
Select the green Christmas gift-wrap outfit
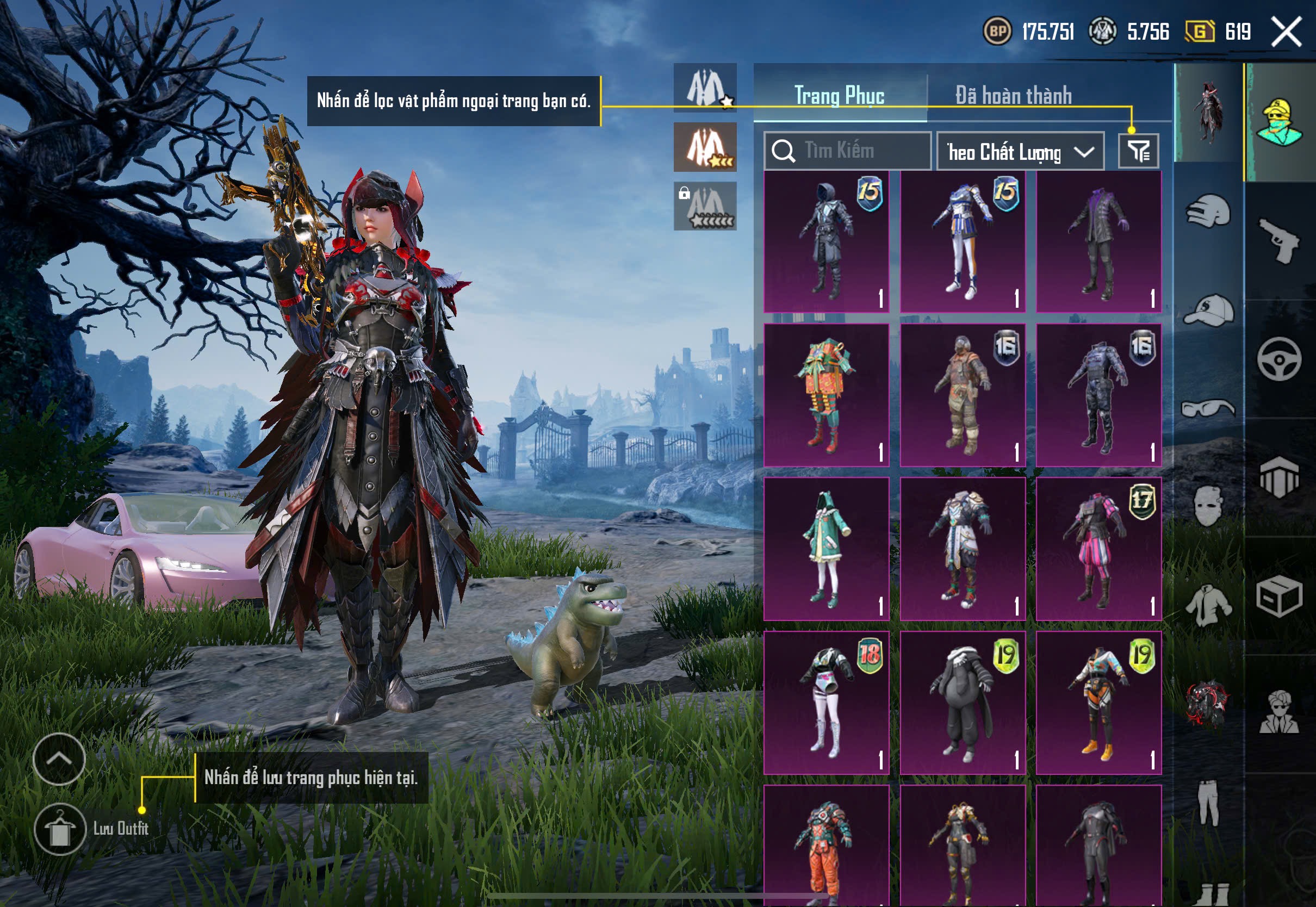tap(826, 395)
